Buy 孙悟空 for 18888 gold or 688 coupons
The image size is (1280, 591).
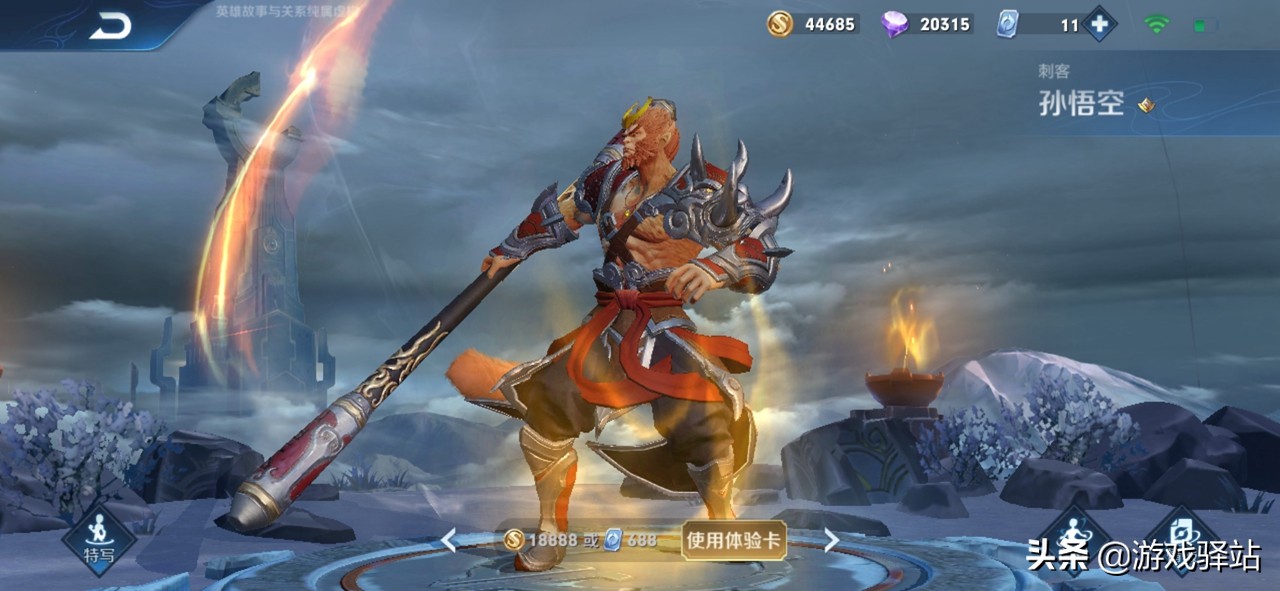(581, 541)
